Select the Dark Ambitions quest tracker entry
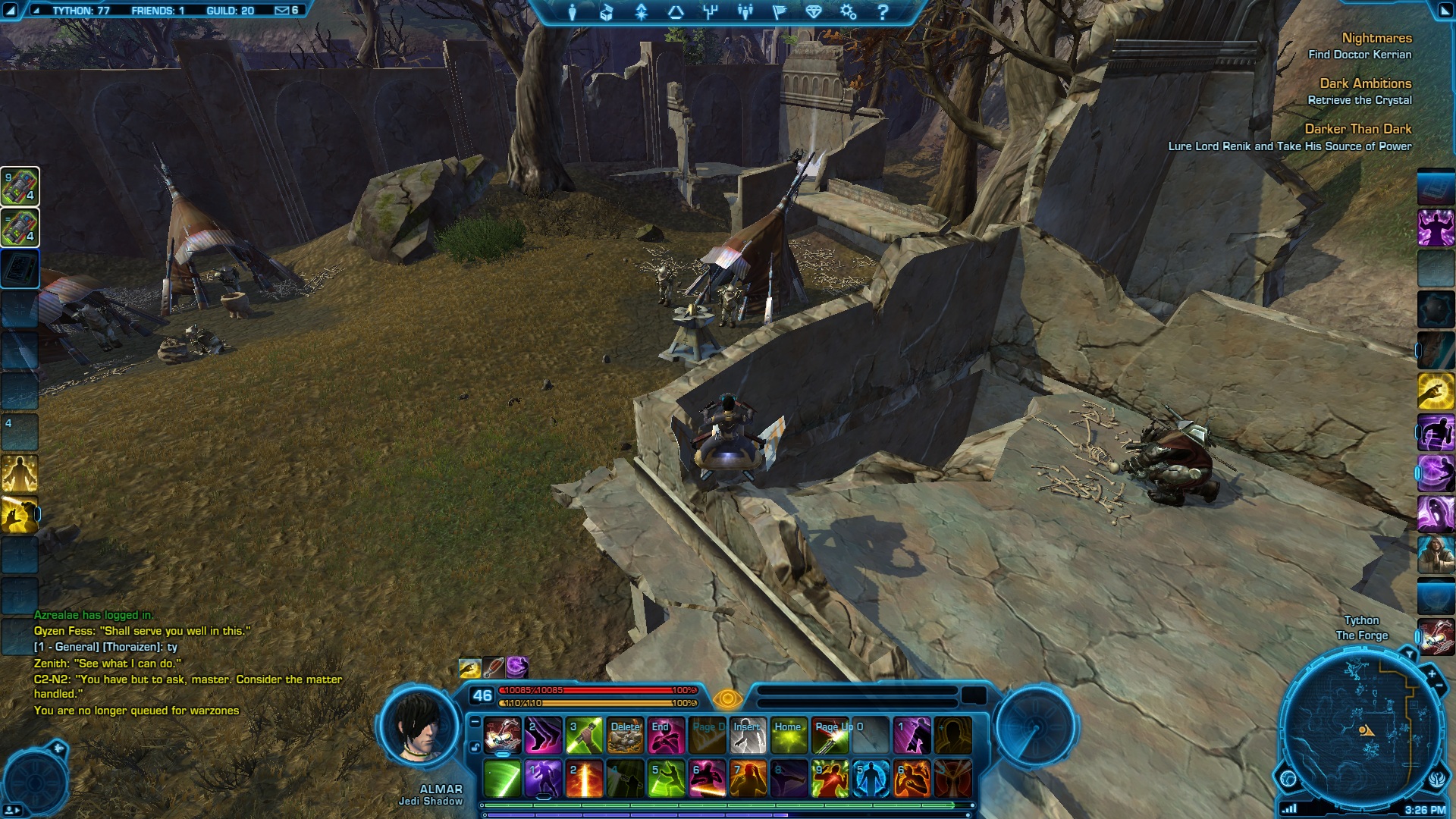 [x=1365, y=83]
